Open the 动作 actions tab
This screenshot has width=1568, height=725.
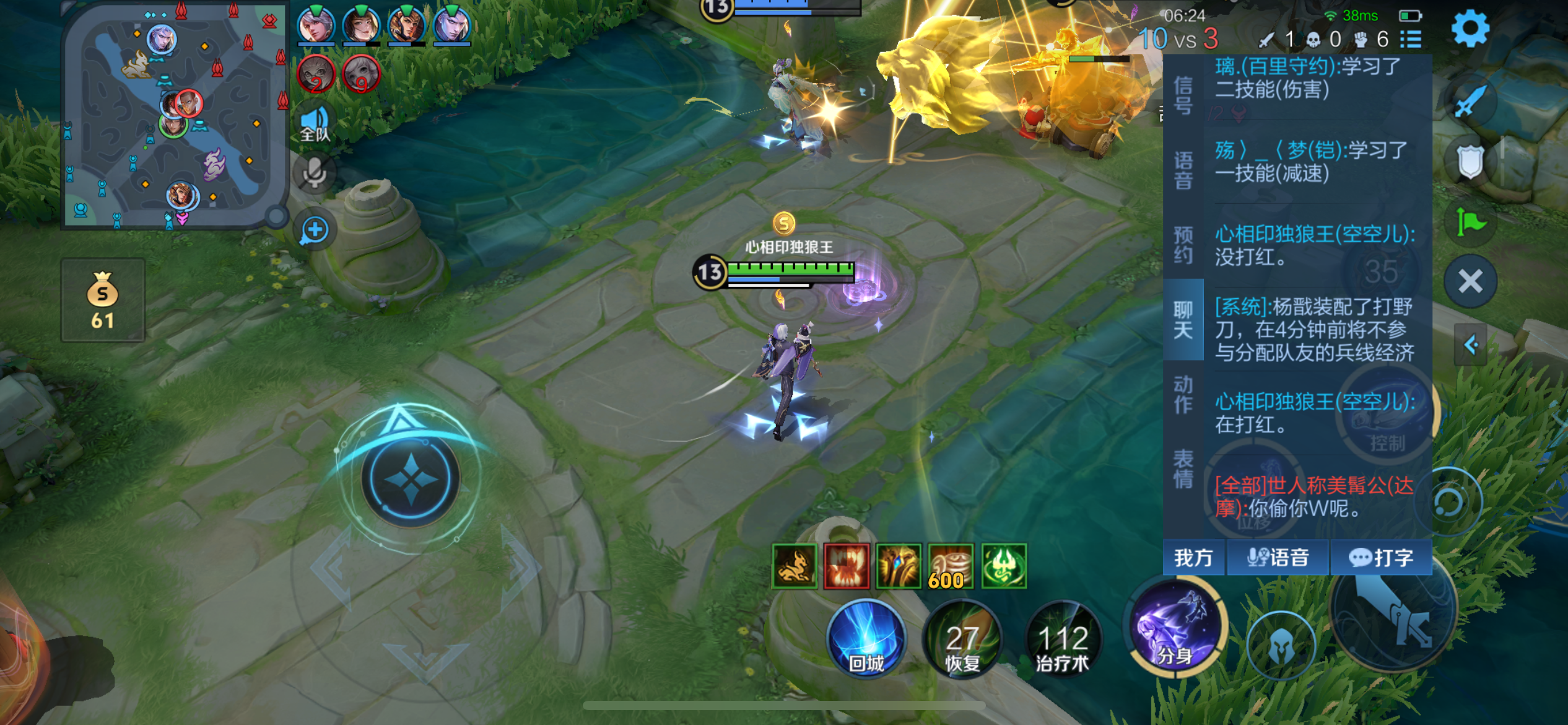[x=1183, y=394]
